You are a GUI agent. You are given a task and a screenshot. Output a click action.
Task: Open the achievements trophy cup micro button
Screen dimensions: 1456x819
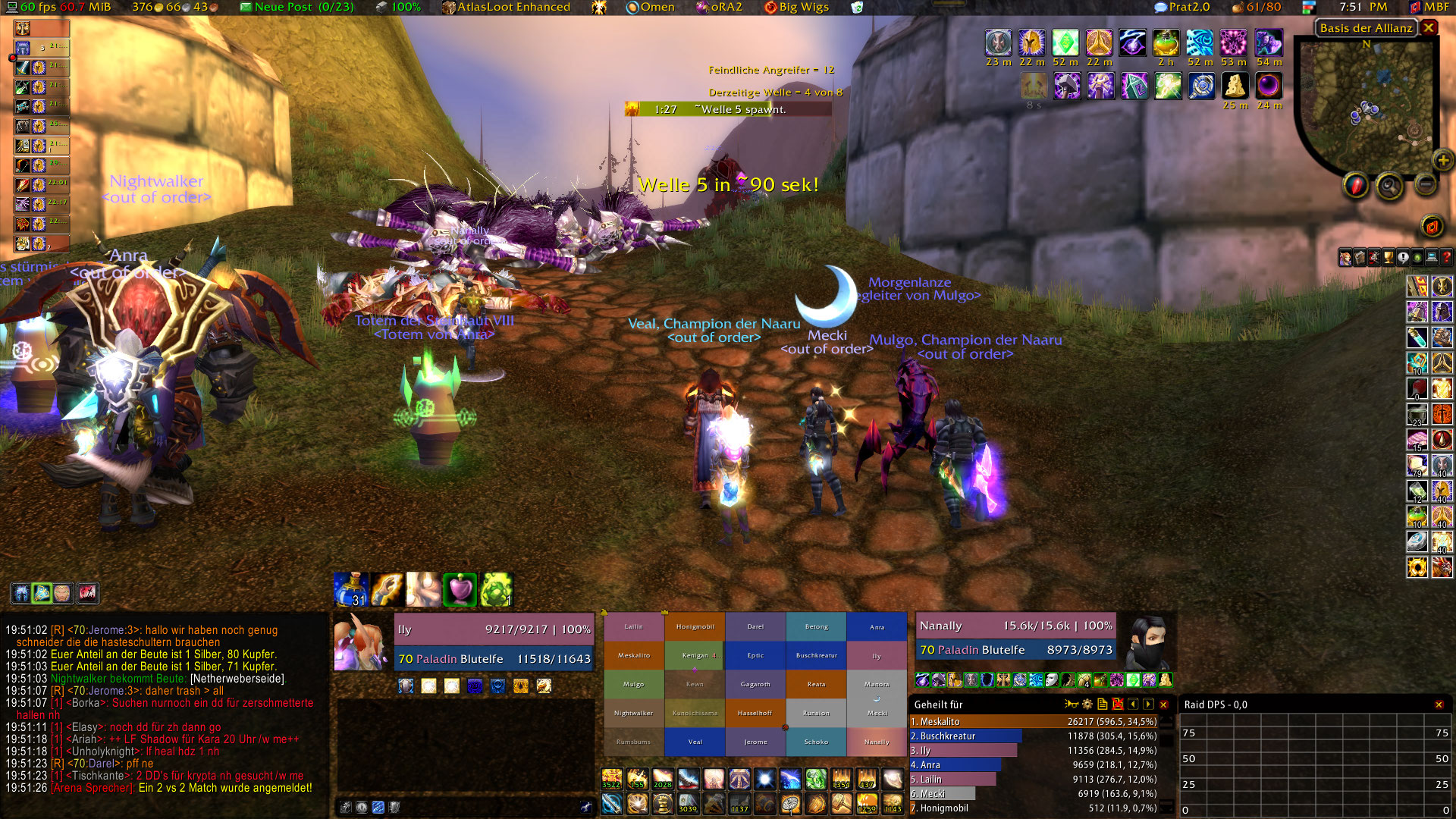click(x=1389, y=258)
